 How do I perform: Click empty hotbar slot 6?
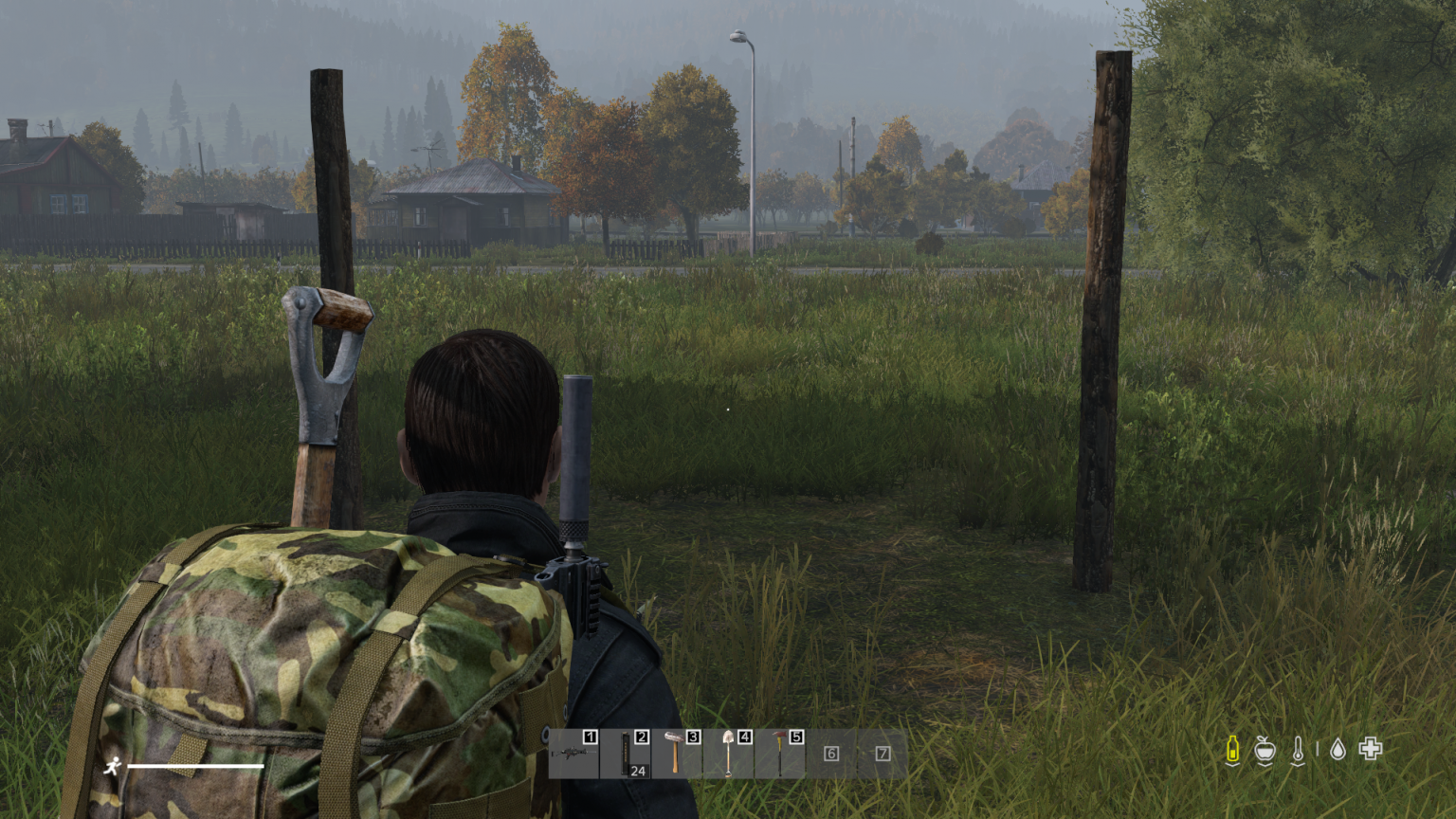pyautogui.click(x=831, y=754)
